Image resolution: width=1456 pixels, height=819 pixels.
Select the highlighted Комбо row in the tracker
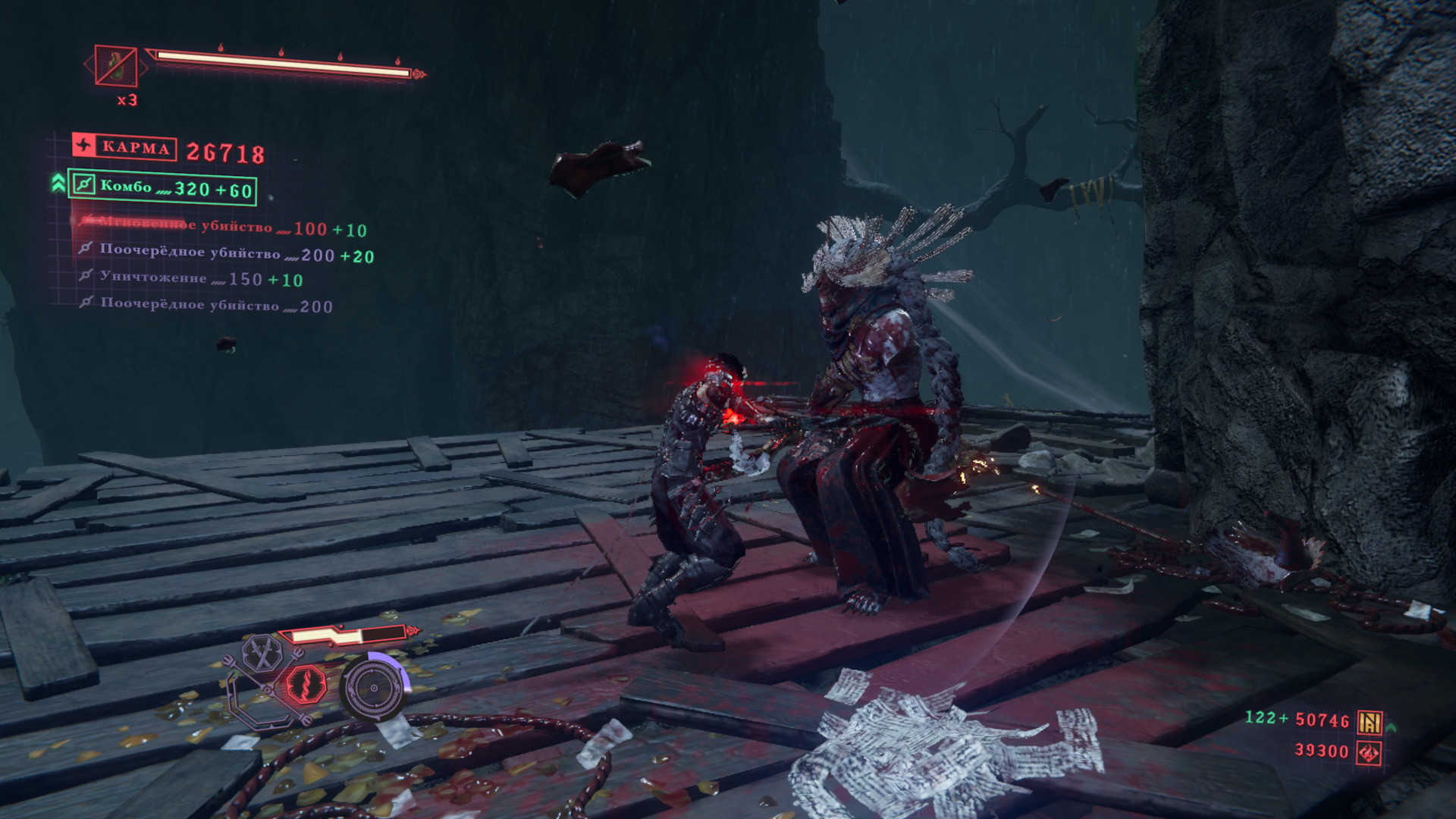coord(162,187)
